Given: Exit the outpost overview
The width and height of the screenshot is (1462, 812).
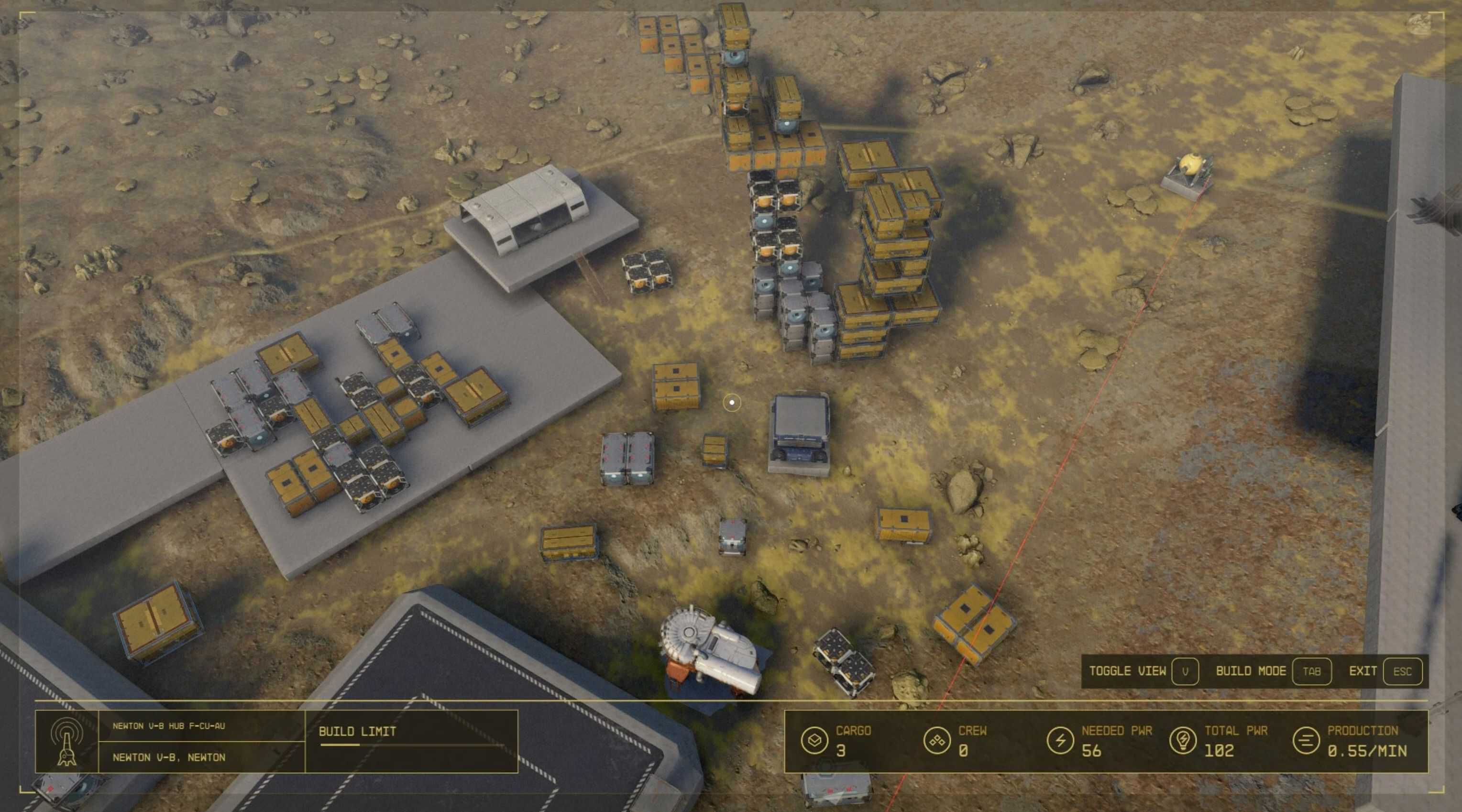Looking at the screenshot, I should pyautogui.click(x=1402, y=671).
